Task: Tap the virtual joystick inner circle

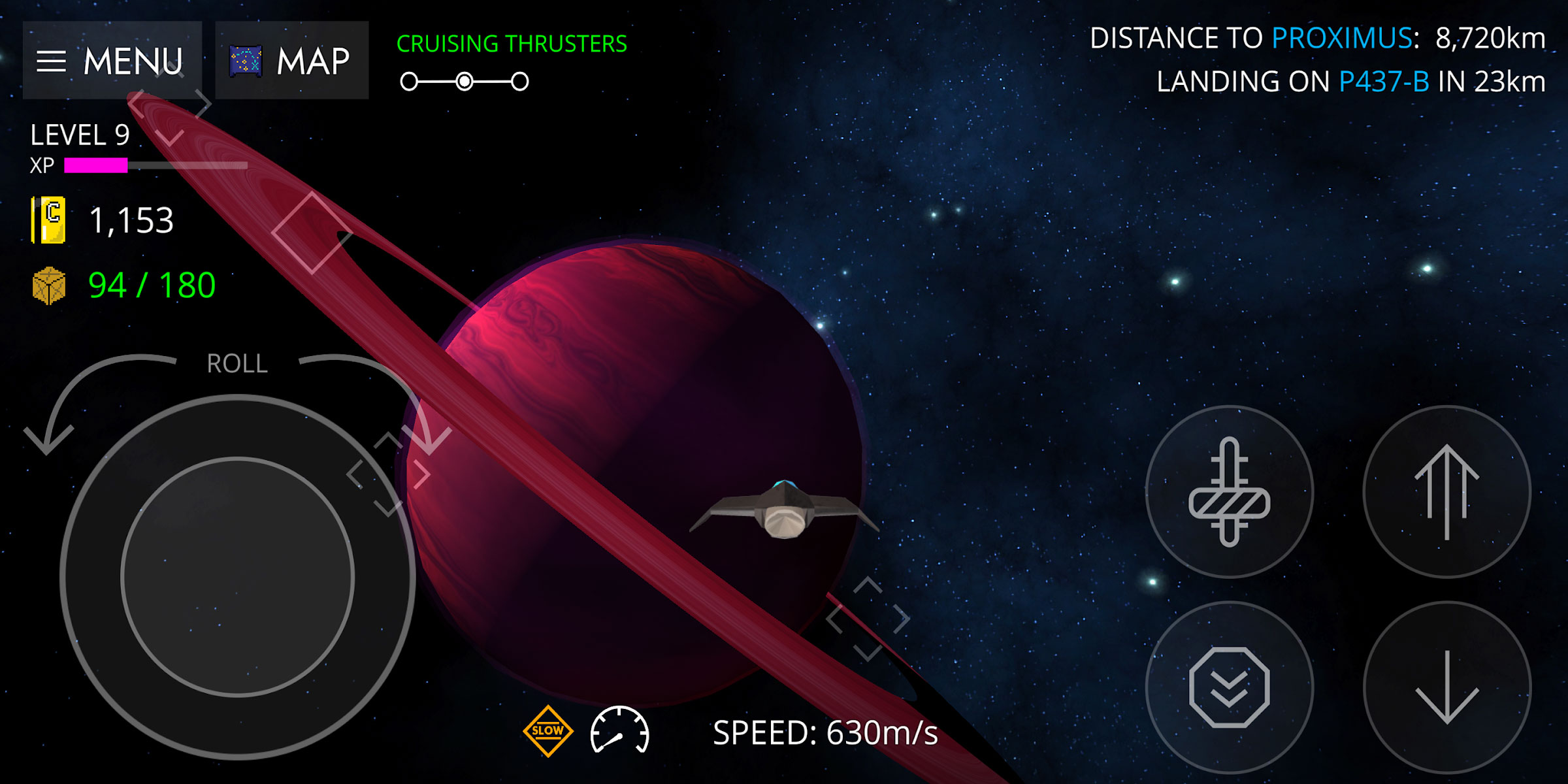Action: pyautogui.click(x=238, y=576)
